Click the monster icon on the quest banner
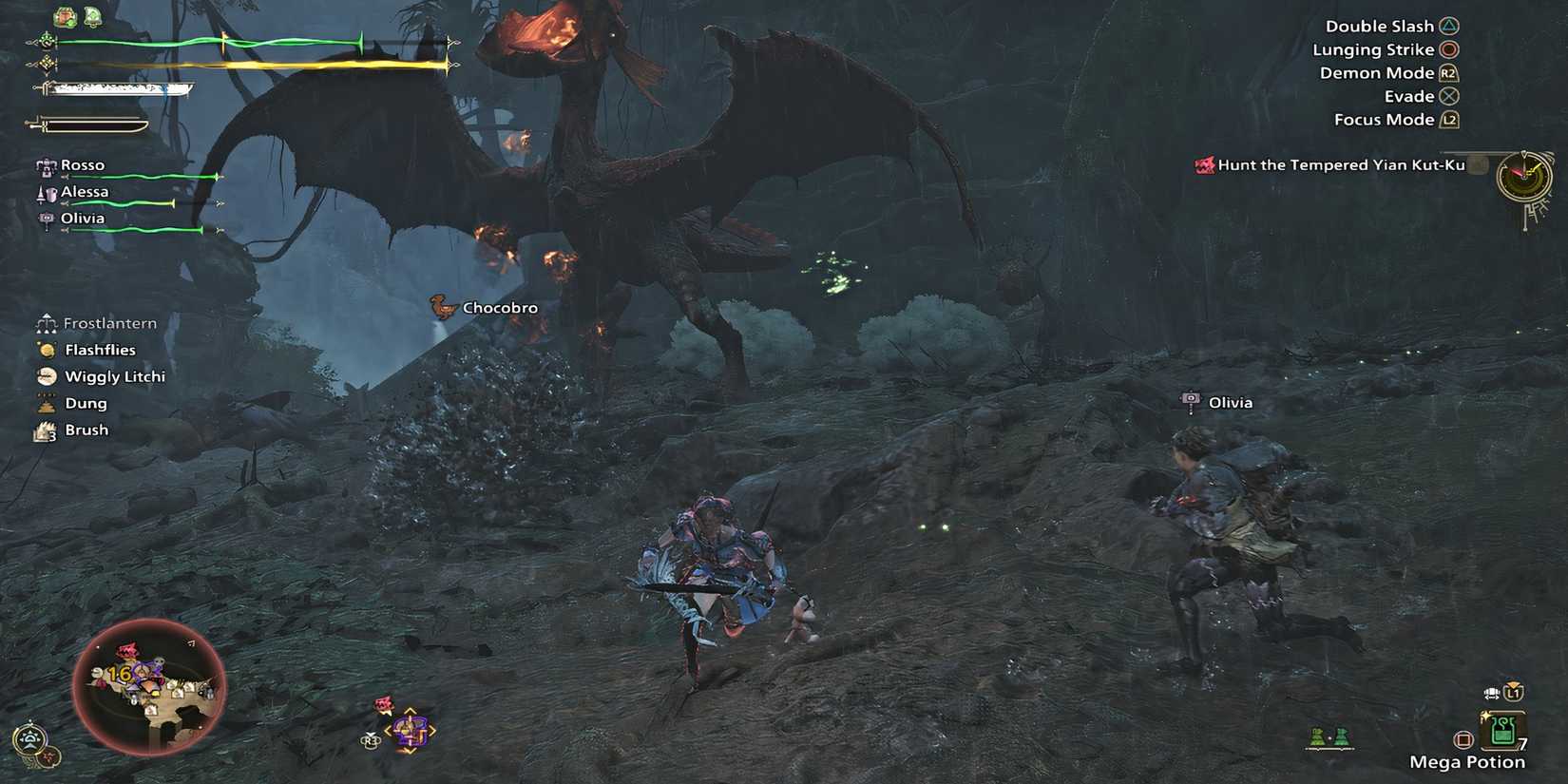The height and width of the screenshot is (784, 1568). point(1205,163)
